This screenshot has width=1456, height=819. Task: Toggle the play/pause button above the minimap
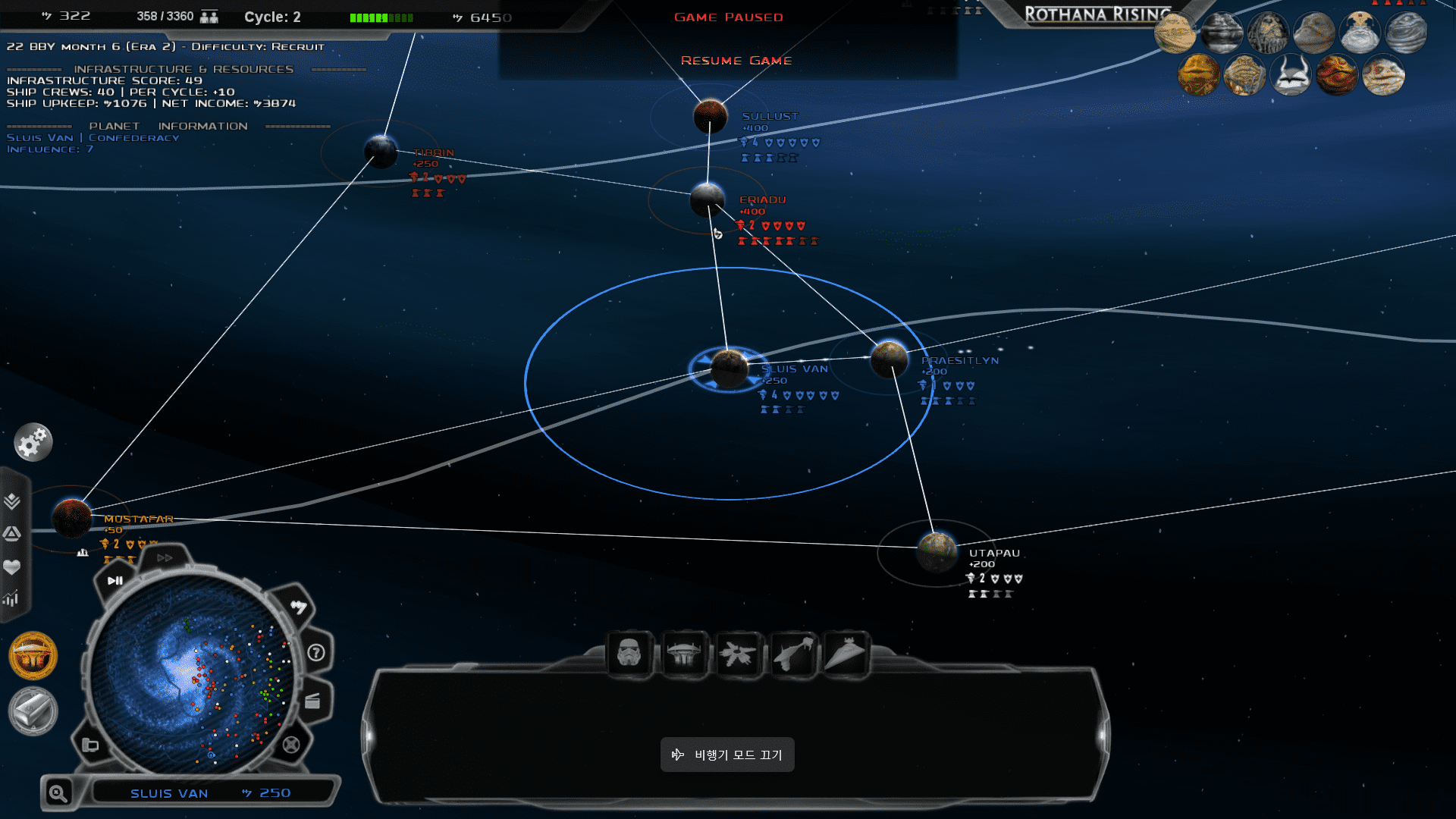click(x=115, y=581)
